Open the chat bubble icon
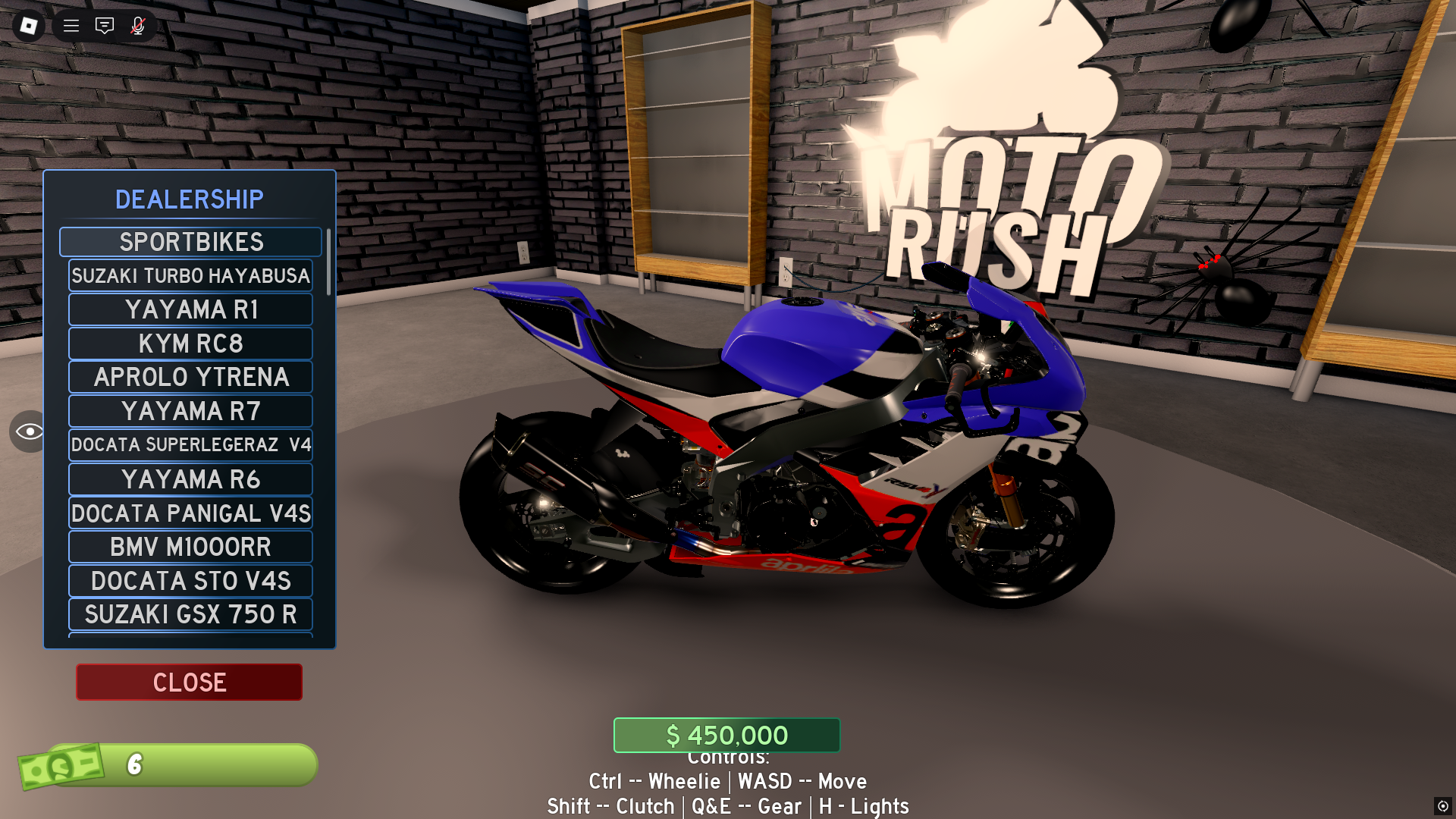This screenshot has width=1456, height=819. click(x=104, y=25)
